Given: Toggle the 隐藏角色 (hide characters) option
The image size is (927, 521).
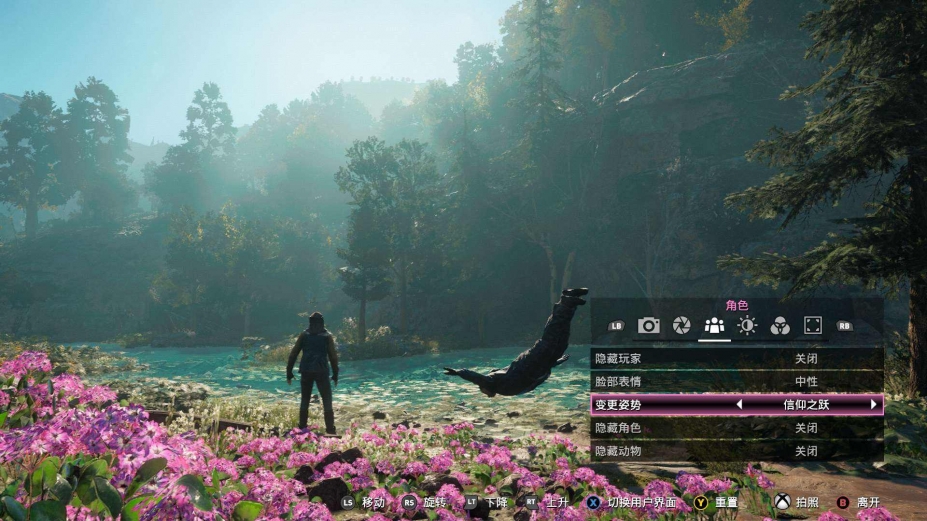Looking at the screenshot, I should [x=737, y=428].
